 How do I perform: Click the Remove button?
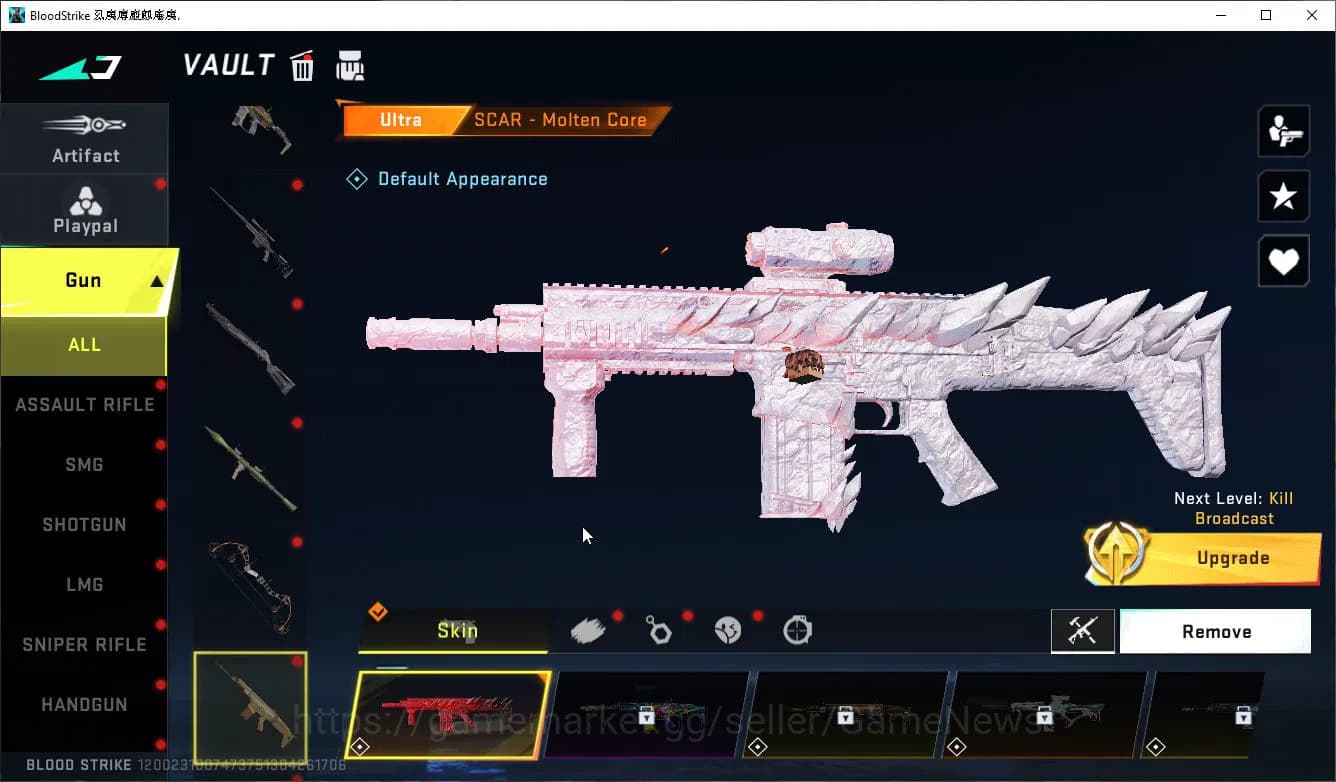(1215, 631)
